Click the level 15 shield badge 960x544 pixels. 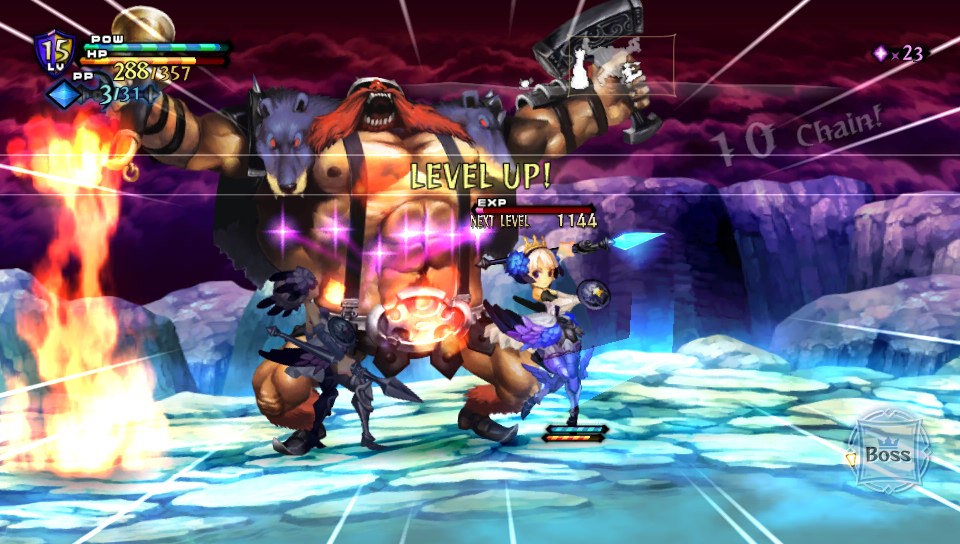[54, 51]
